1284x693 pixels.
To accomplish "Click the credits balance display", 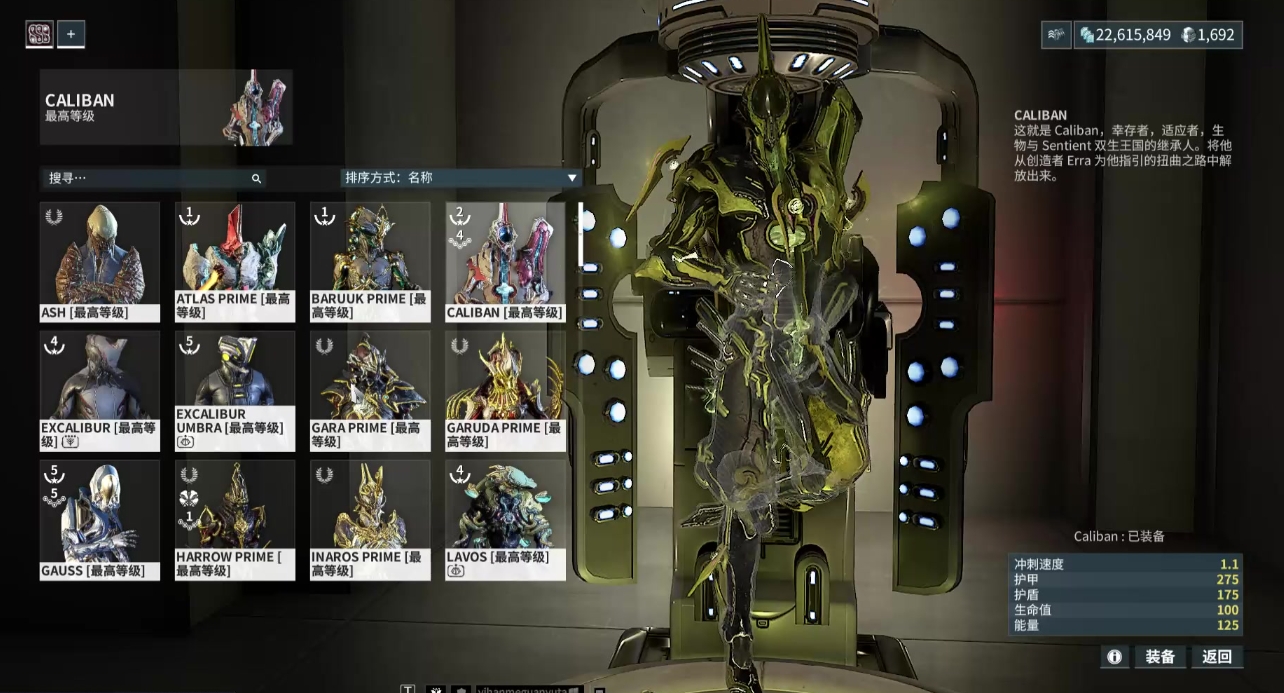I will [1124, 35].
